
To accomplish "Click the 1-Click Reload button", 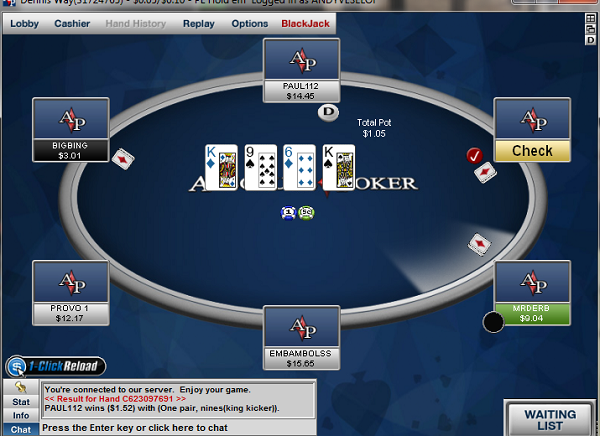I will pyautogui.click(x=55, y=366).
